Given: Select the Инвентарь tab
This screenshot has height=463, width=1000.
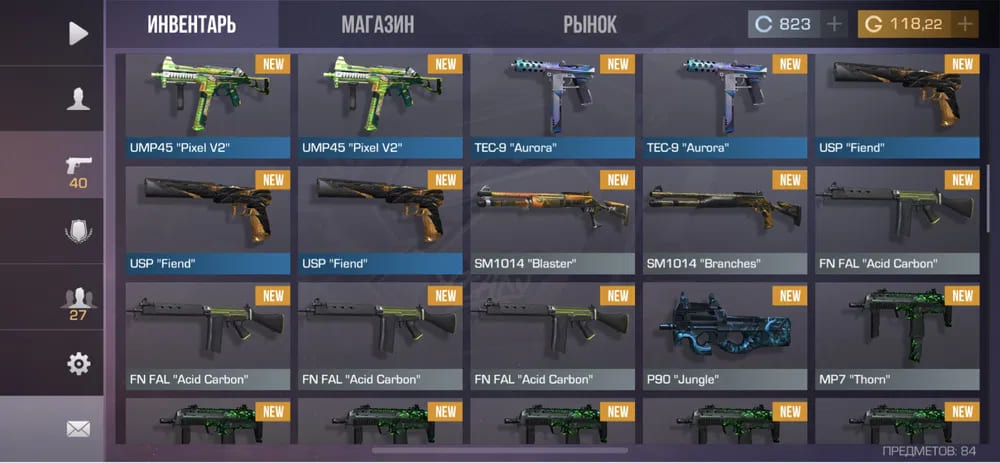Looking at the screenshot, I should pyautogui.click(x=192, y=24).
